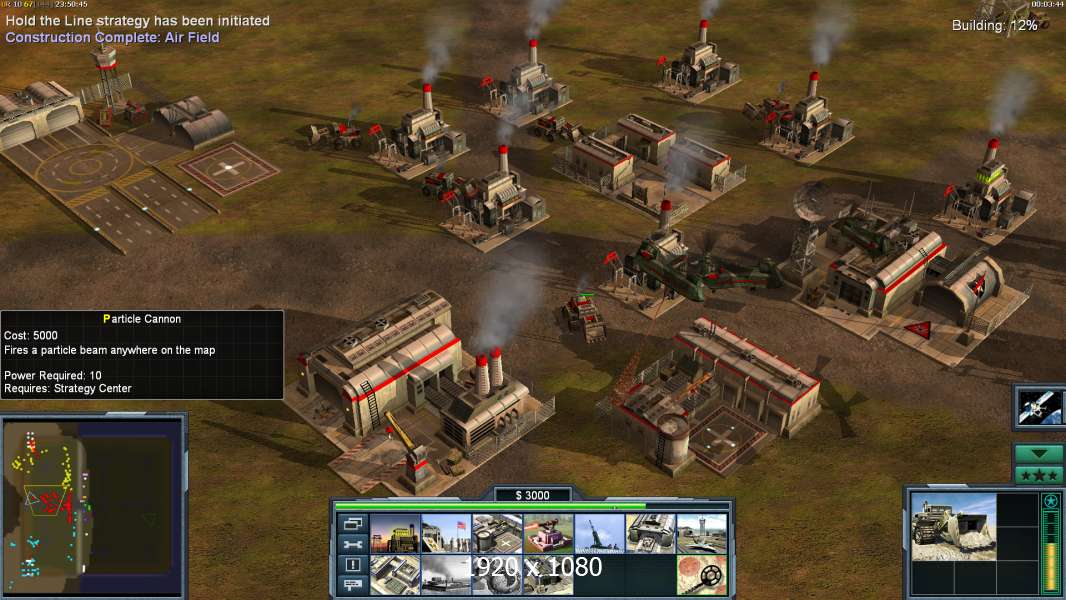Image resolution: width=1066 pixels, height=600 pixels.
Task: Build the power plant from the first build icon
Action: pyautogui.click(x=395, y=534)
